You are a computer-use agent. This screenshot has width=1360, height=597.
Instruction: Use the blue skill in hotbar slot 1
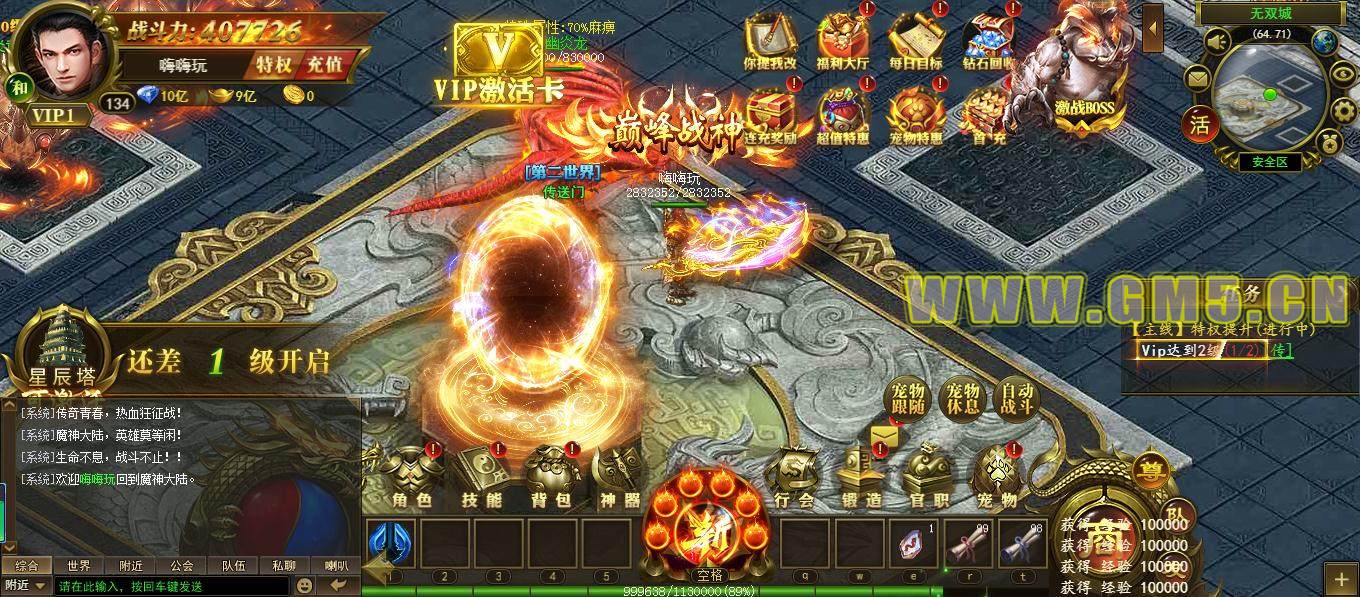pos(391,543)
